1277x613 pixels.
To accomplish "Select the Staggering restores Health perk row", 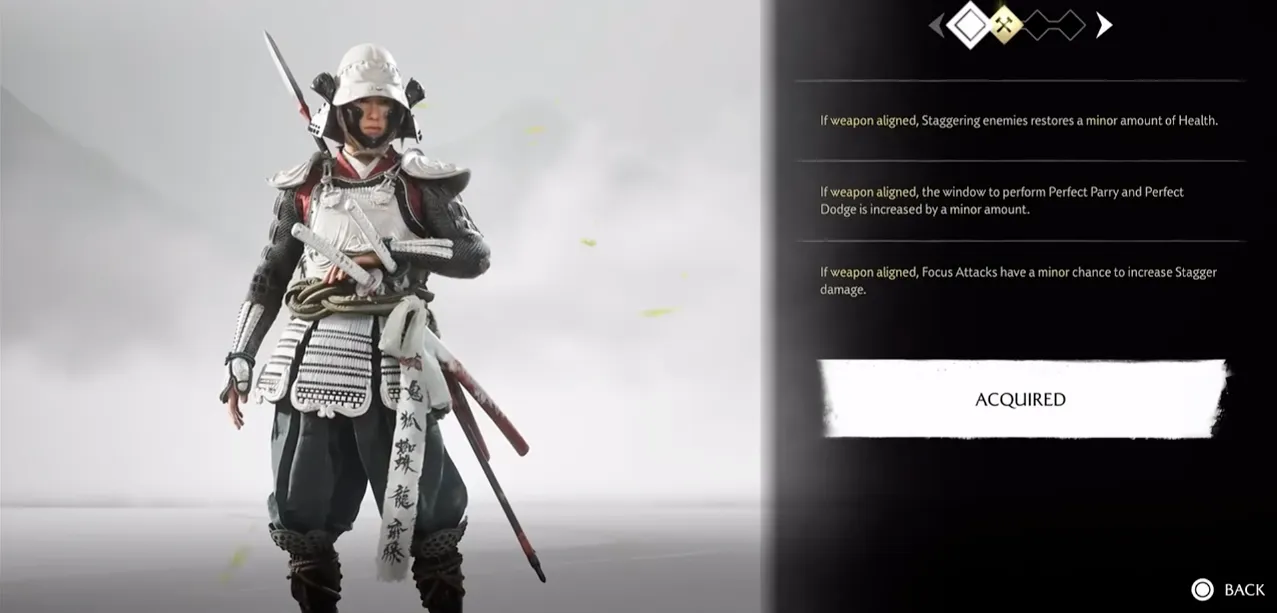I will coord(1019,121).
